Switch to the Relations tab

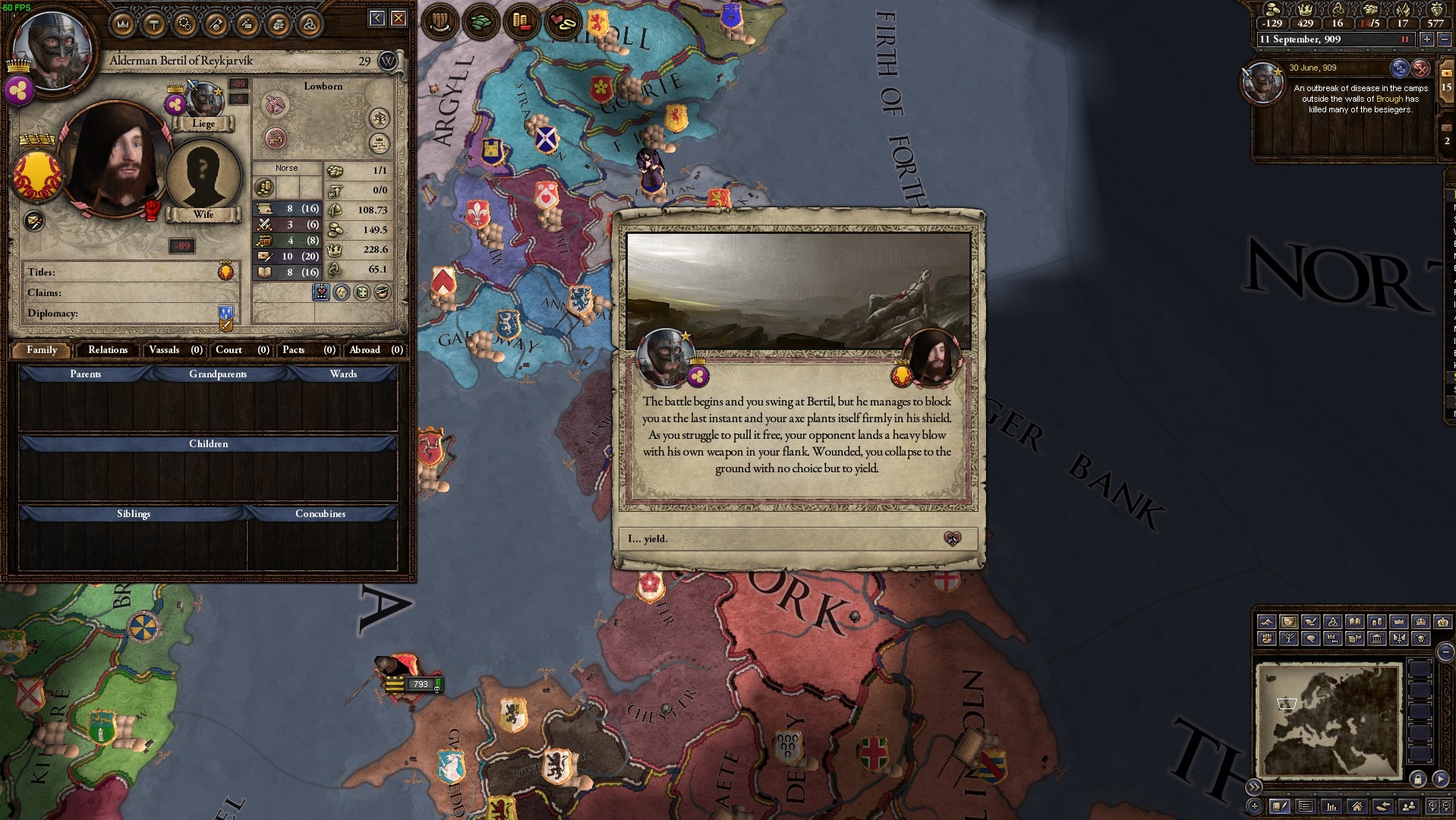coord(106,350)
